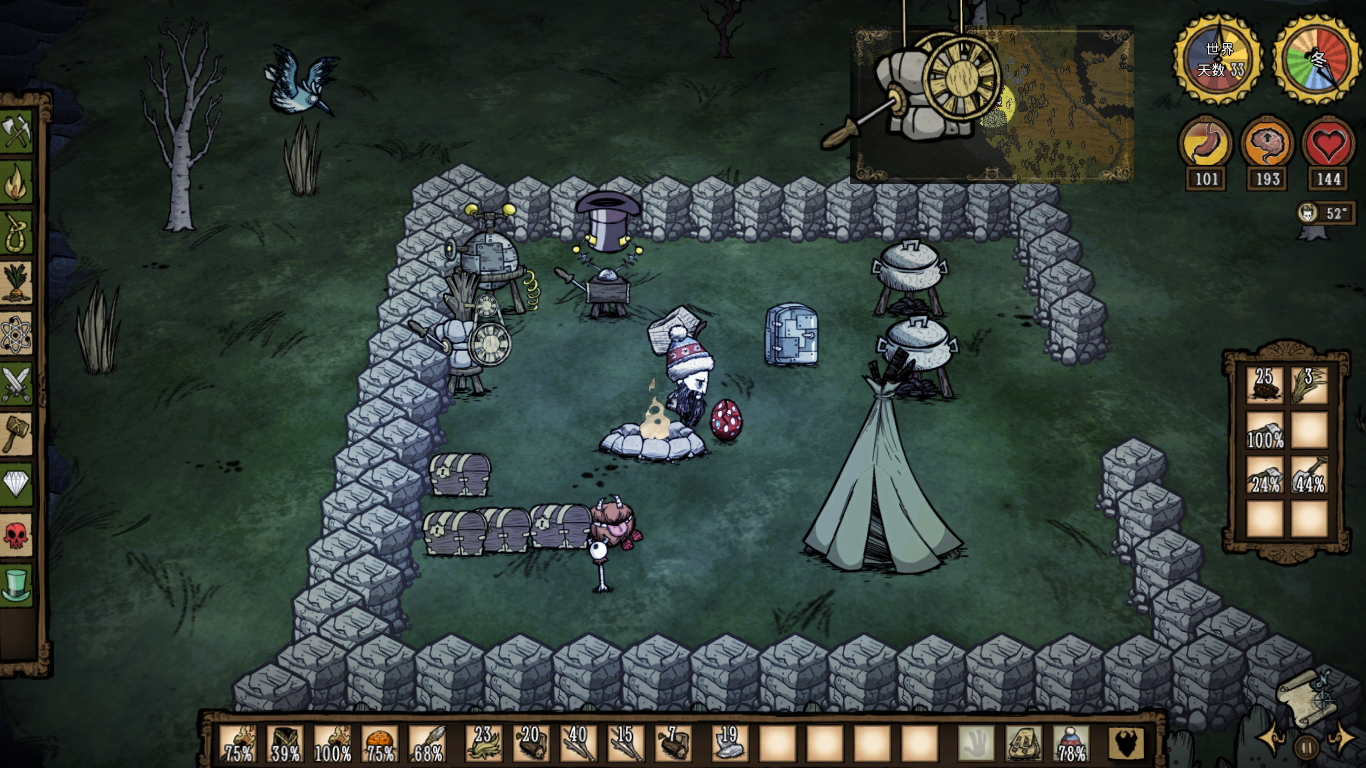Rotate the camera with the left arrow
Screen dimensions: 1366x768
coord(1272,740)
